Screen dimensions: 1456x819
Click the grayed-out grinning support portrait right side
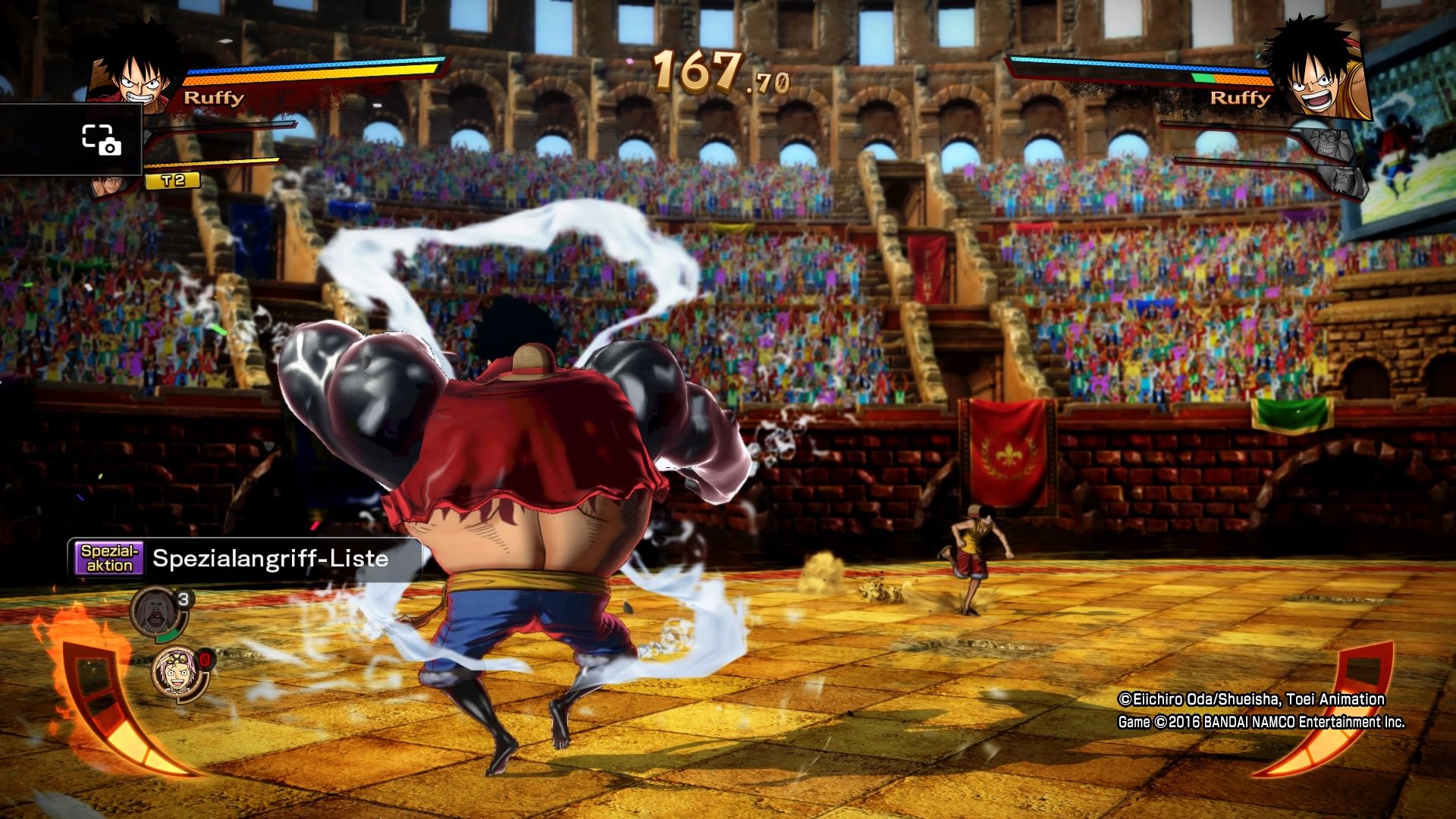tap(1329, 143)
